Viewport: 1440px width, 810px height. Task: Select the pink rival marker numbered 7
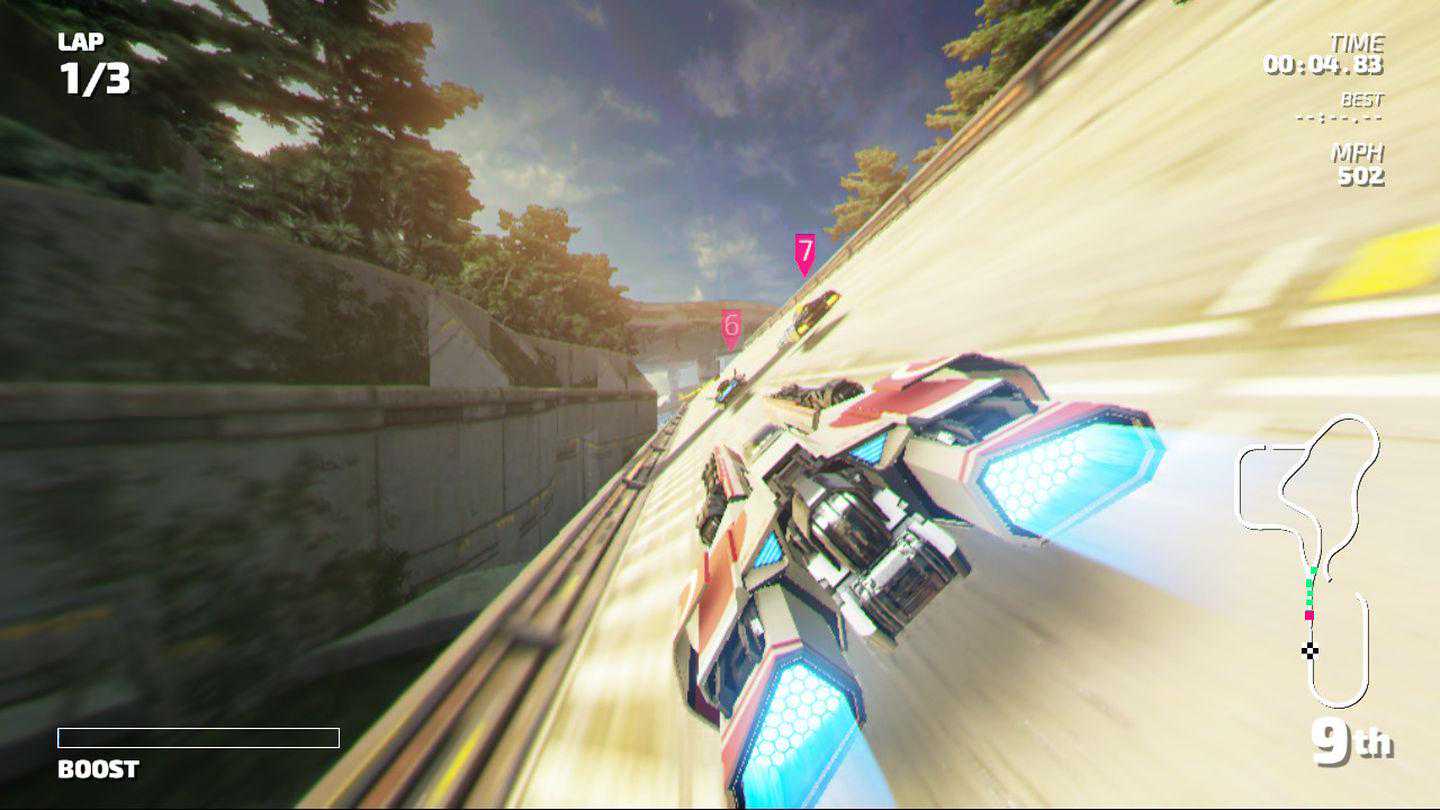805,252
